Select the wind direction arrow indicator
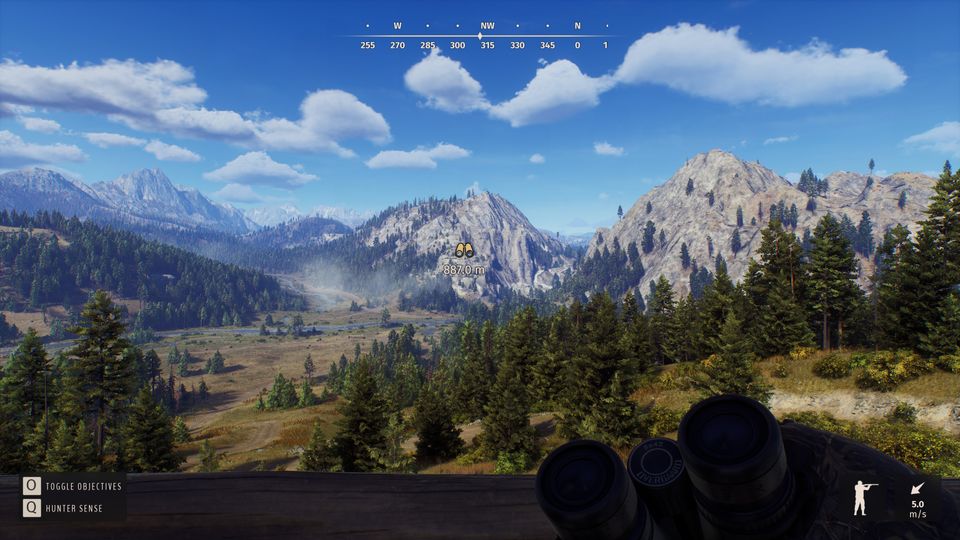This screenshot has width=960, height=540. coord(917,490)
